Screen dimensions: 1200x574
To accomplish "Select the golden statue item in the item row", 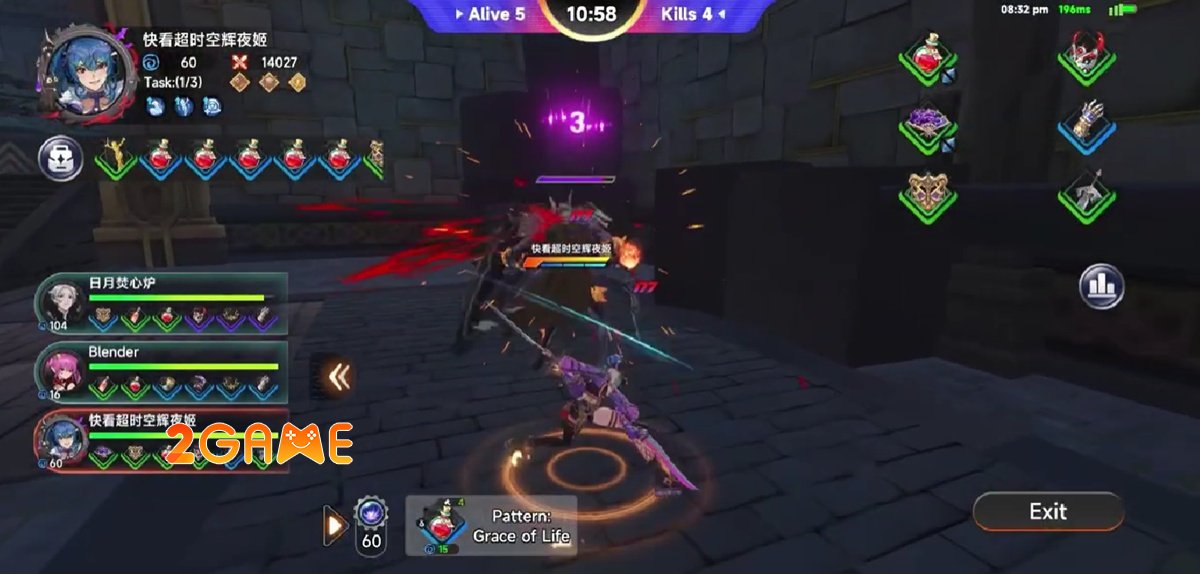I will coord(117,157).
